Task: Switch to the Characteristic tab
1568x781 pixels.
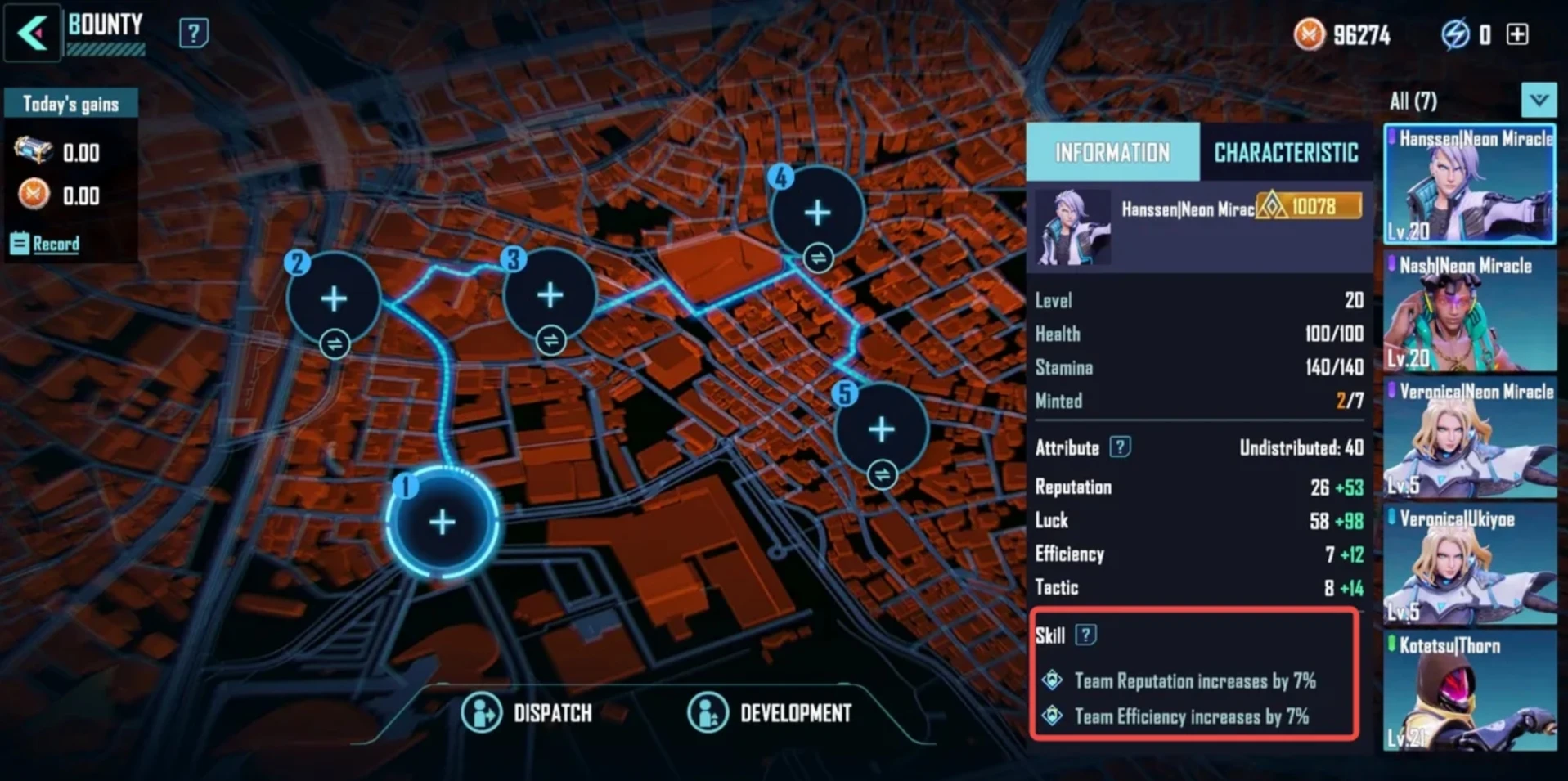Action: pos(1285,153)
